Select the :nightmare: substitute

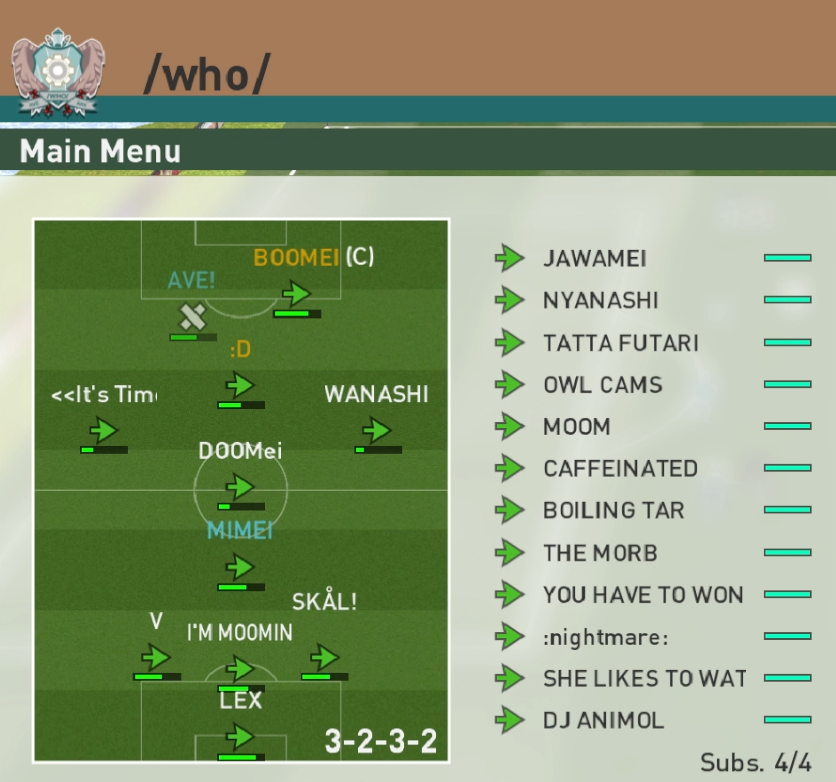coord(605,637)
